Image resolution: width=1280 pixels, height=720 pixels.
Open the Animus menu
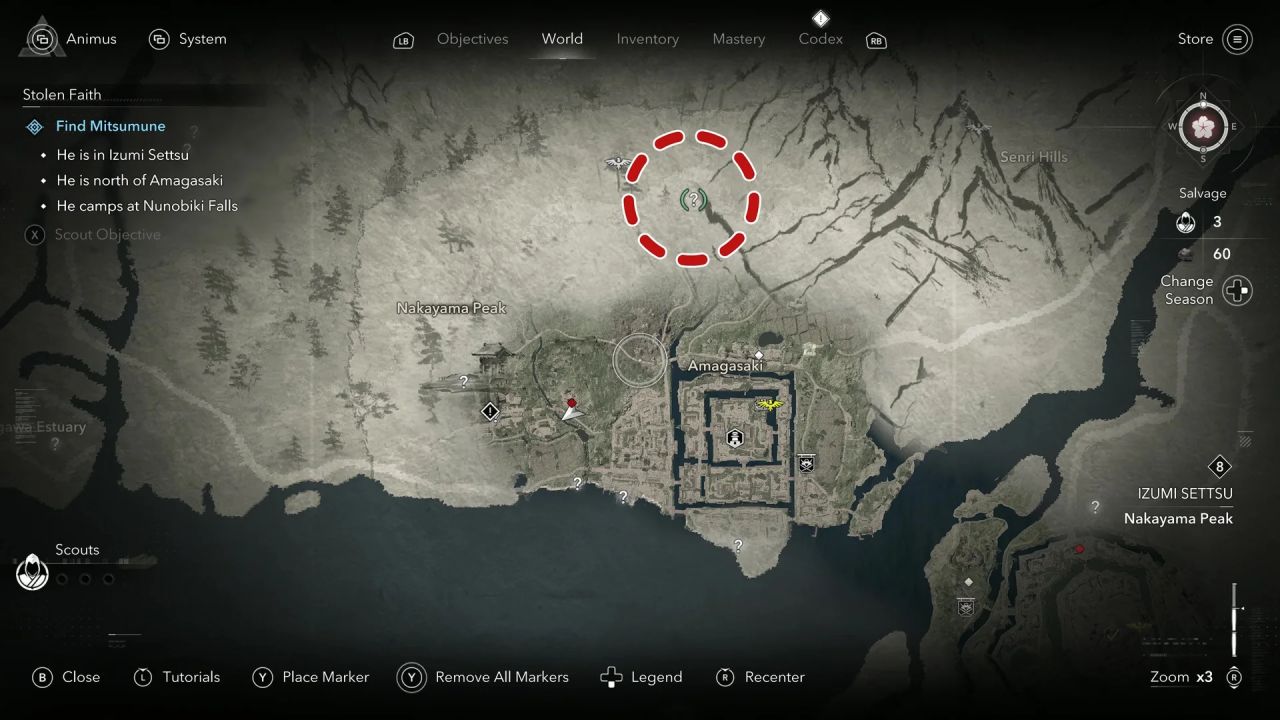click(73, 39)
